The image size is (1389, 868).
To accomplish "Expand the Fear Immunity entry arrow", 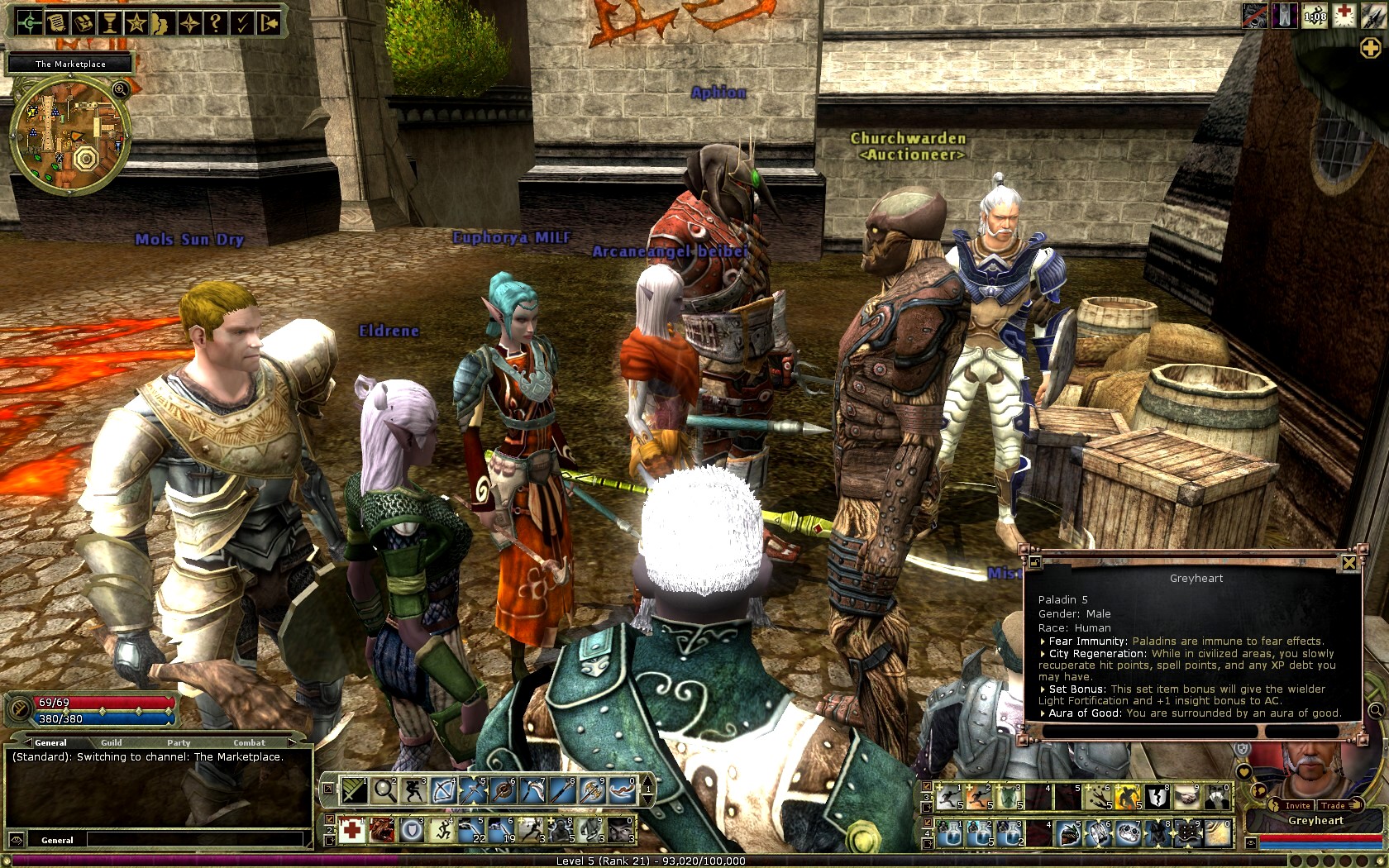I will (x=1043, y=641).
